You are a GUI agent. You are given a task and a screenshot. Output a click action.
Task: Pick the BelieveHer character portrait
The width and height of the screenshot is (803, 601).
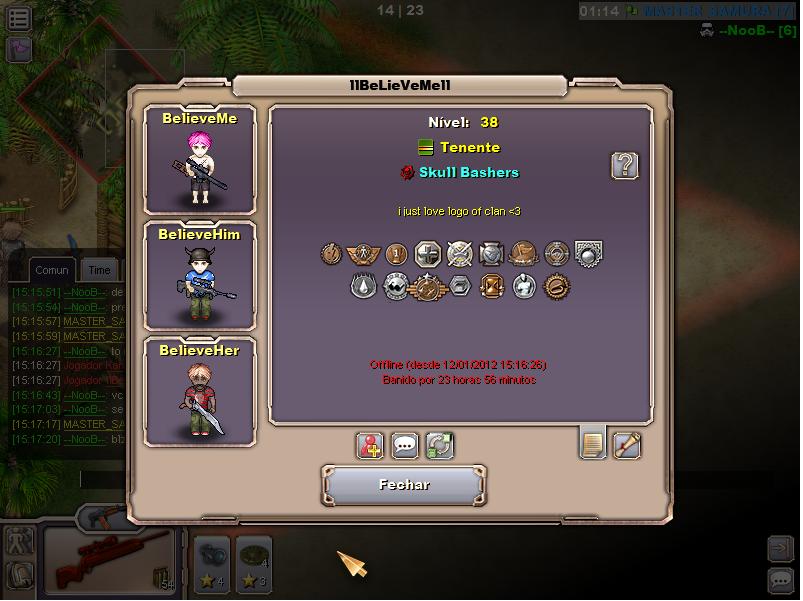[199, 392]
